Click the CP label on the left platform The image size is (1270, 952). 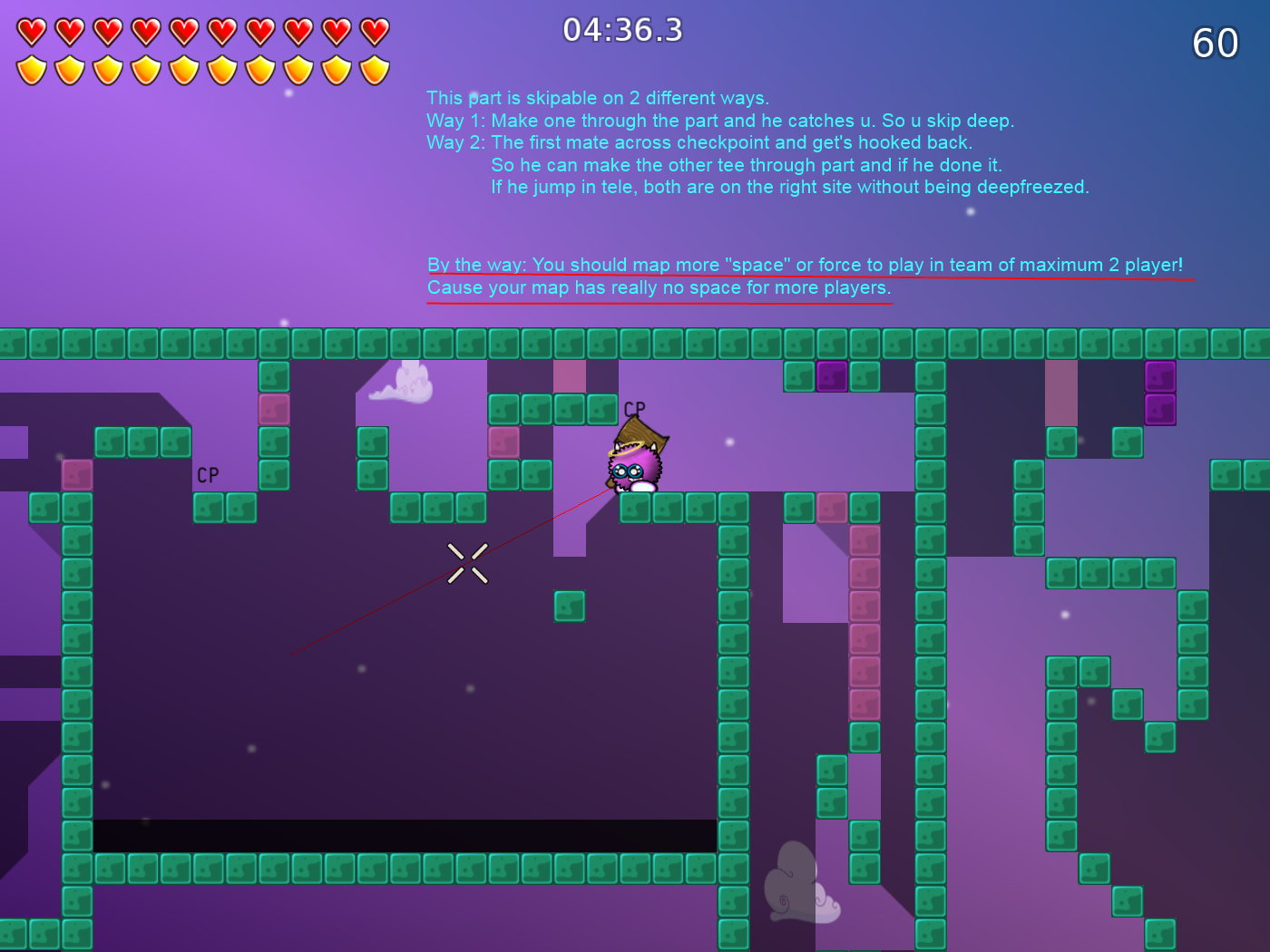[207, 474]
